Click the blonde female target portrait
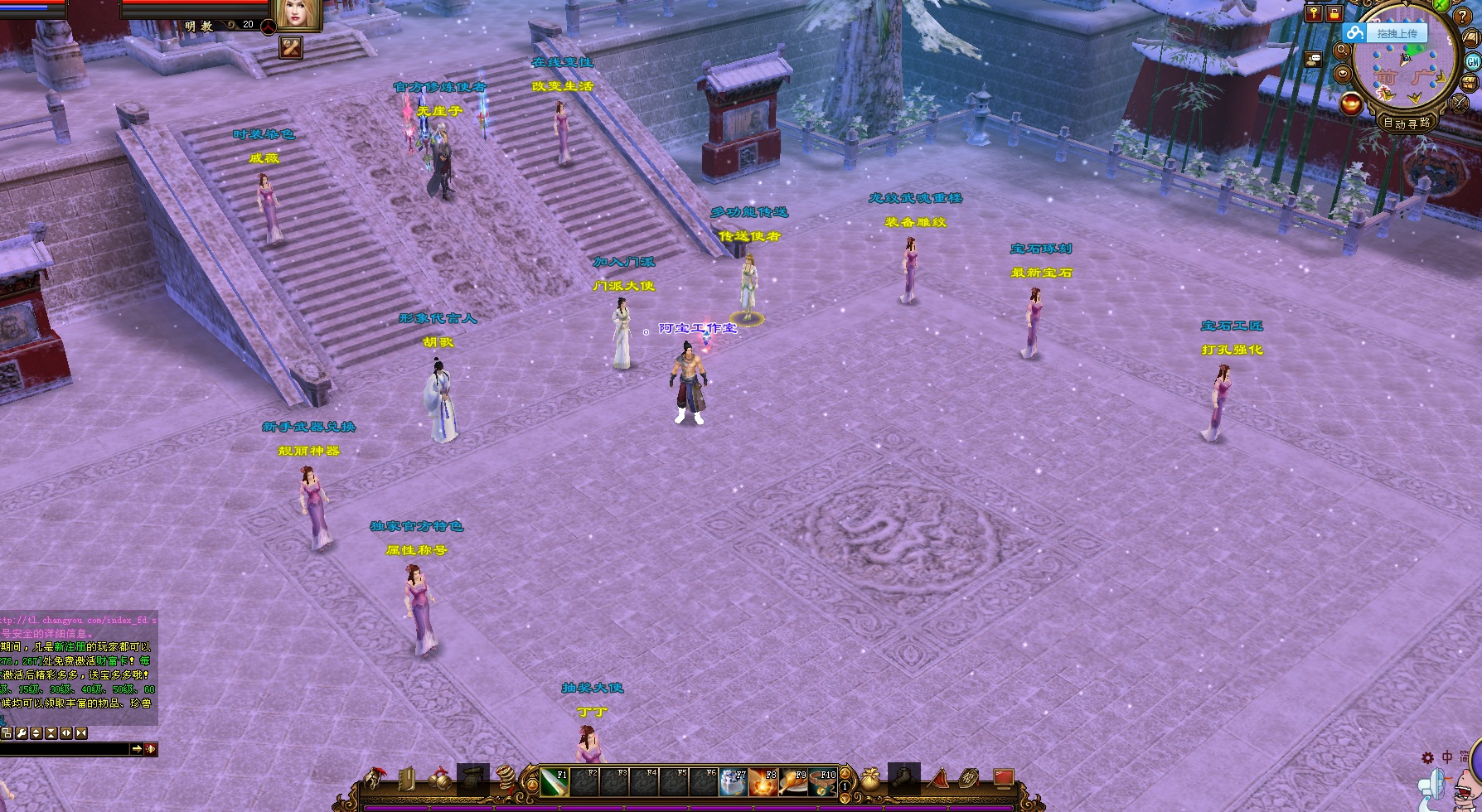 click(298, 14)
